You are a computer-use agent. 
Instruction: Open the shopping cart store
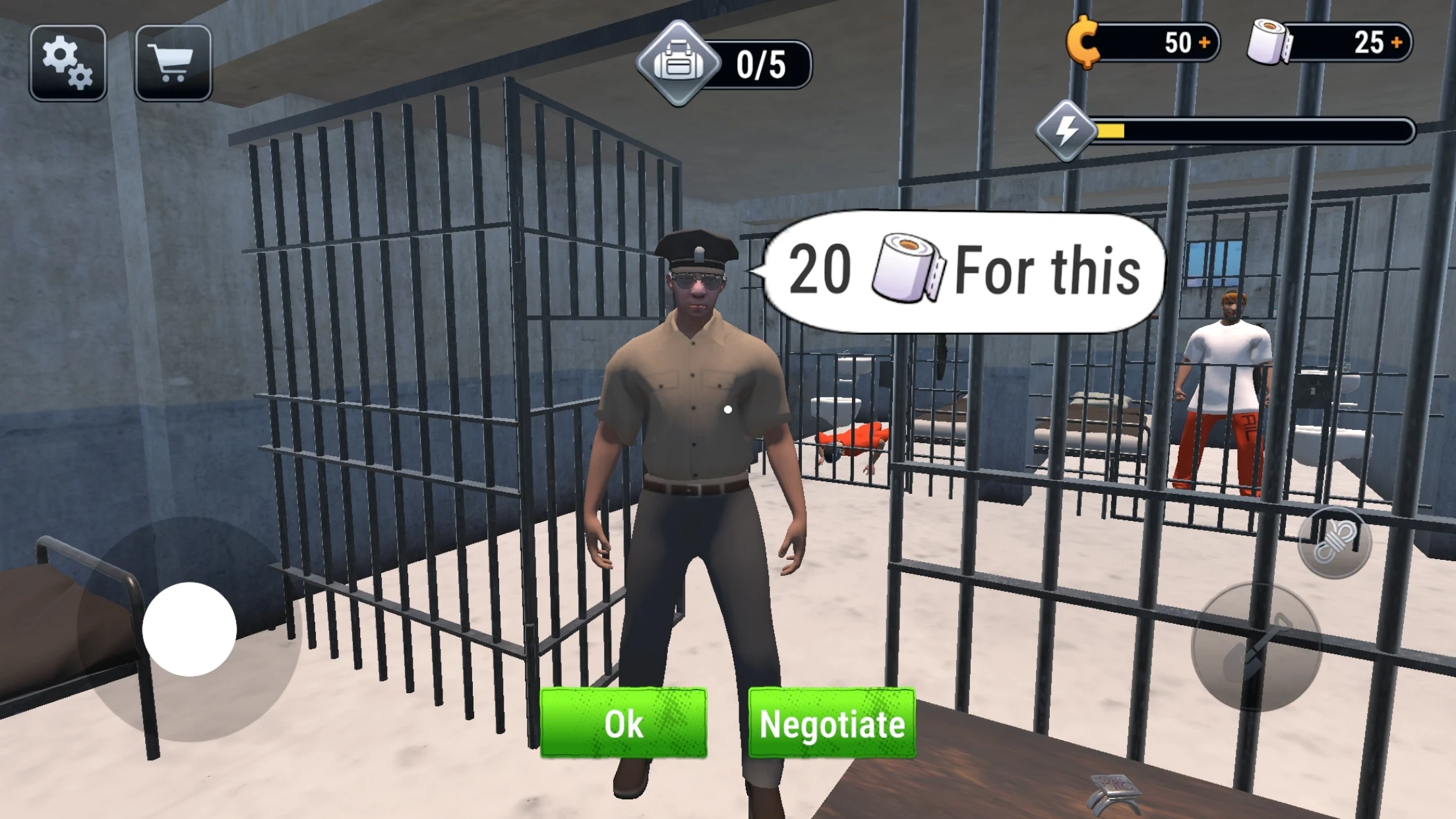click(173, 63)
